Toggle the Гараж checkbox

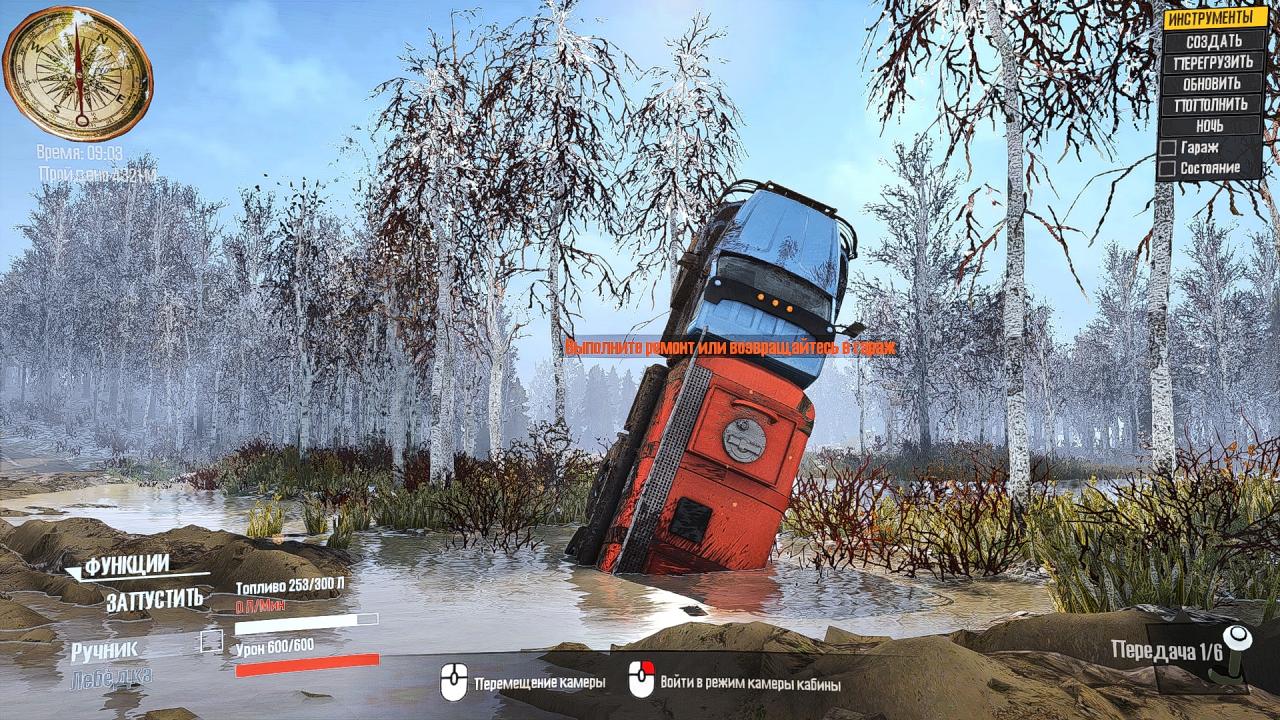1167,148
